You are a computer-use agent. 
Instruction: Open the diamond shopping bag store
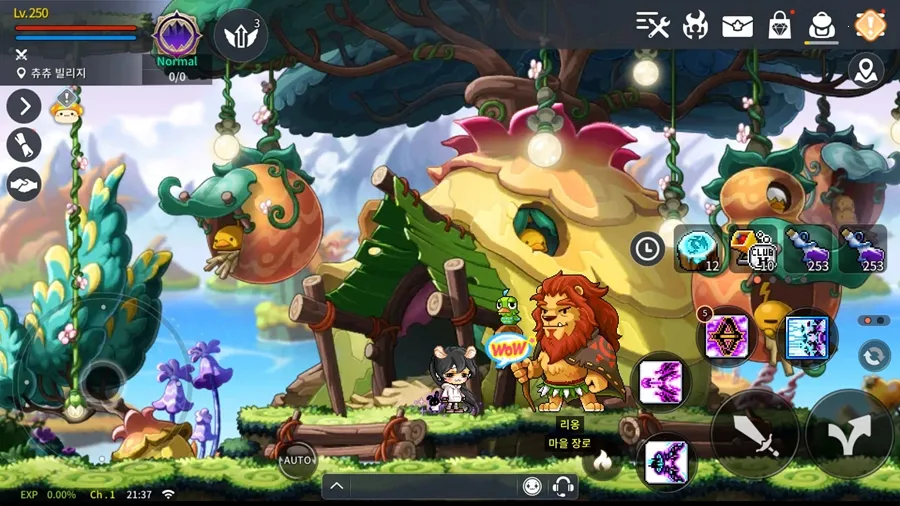[779, 25]
